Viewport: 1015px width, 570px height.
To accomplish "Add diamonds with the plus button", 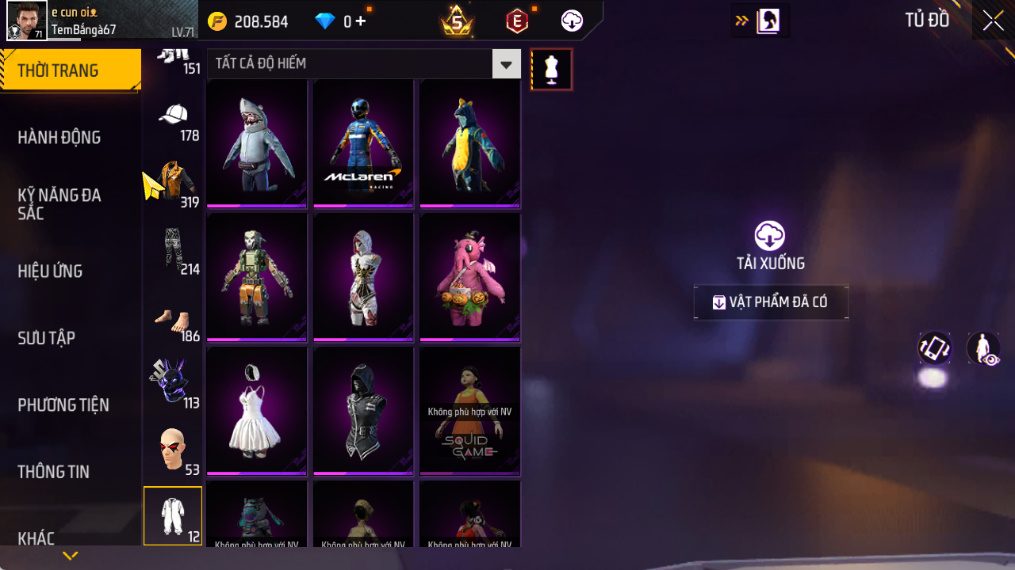I will click(361, 21).
